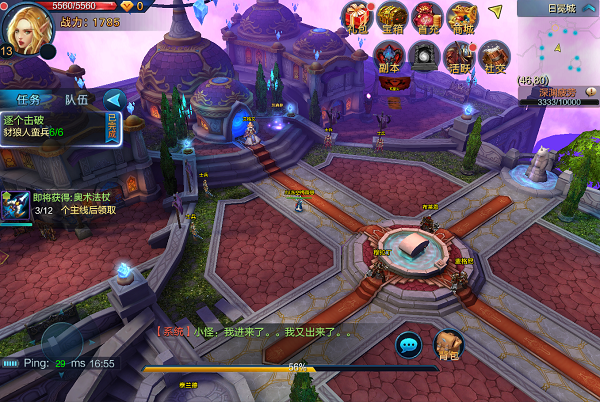Viewport: 600px width, 402px height.
Task: Toggle the minimap collapse arrow
Action: click(x=590, y=8)
